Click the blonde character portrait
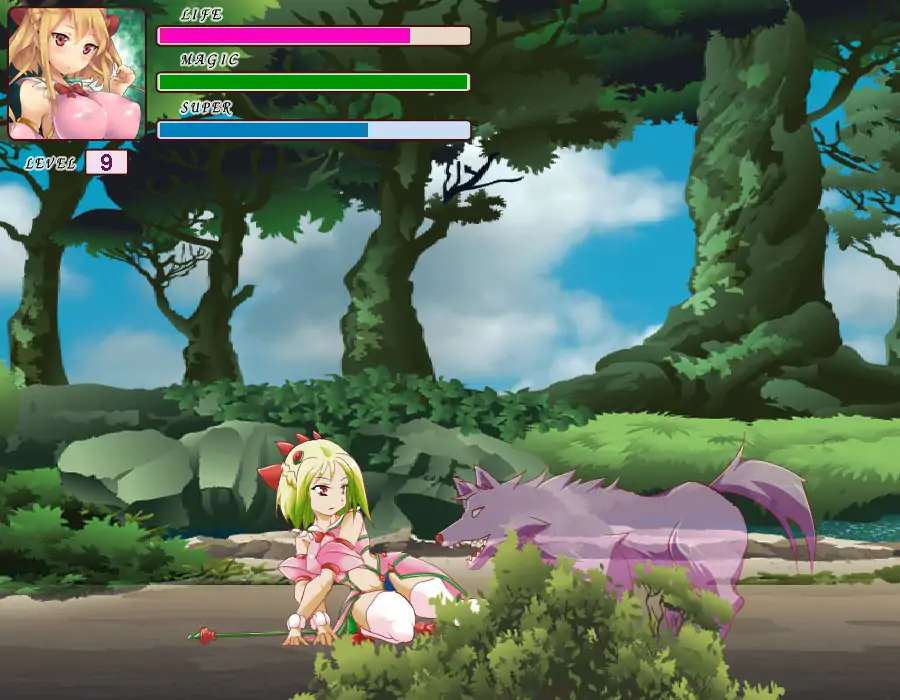 coord(76,73)
